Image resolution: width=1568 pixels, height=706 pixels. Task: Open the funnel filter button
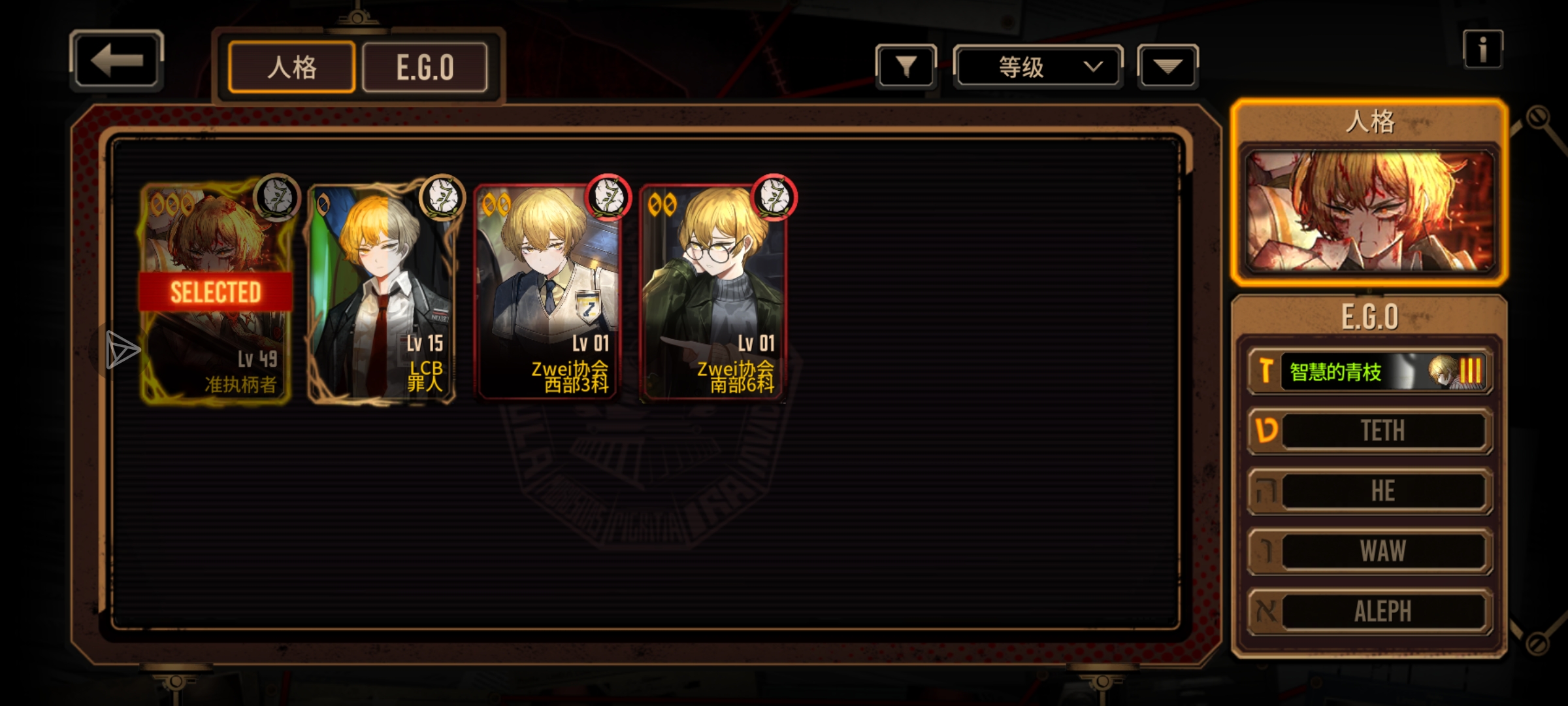tap(906, 66)
